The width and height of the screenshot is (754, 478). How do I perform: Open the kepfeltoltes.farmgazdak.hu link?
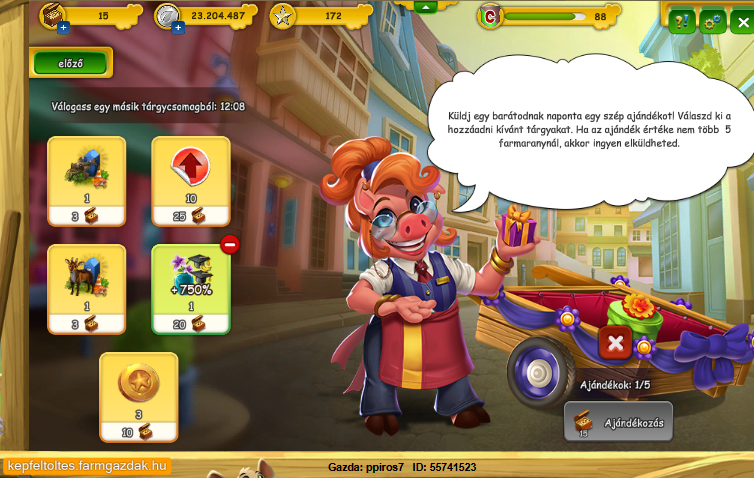click(87, 467)
